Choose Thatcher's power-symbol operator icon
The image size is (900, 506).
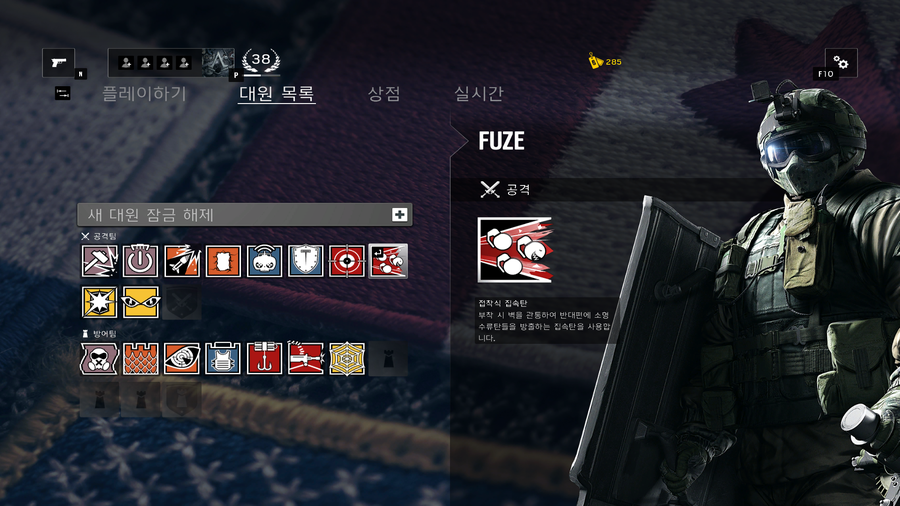(x=141, y=261)
